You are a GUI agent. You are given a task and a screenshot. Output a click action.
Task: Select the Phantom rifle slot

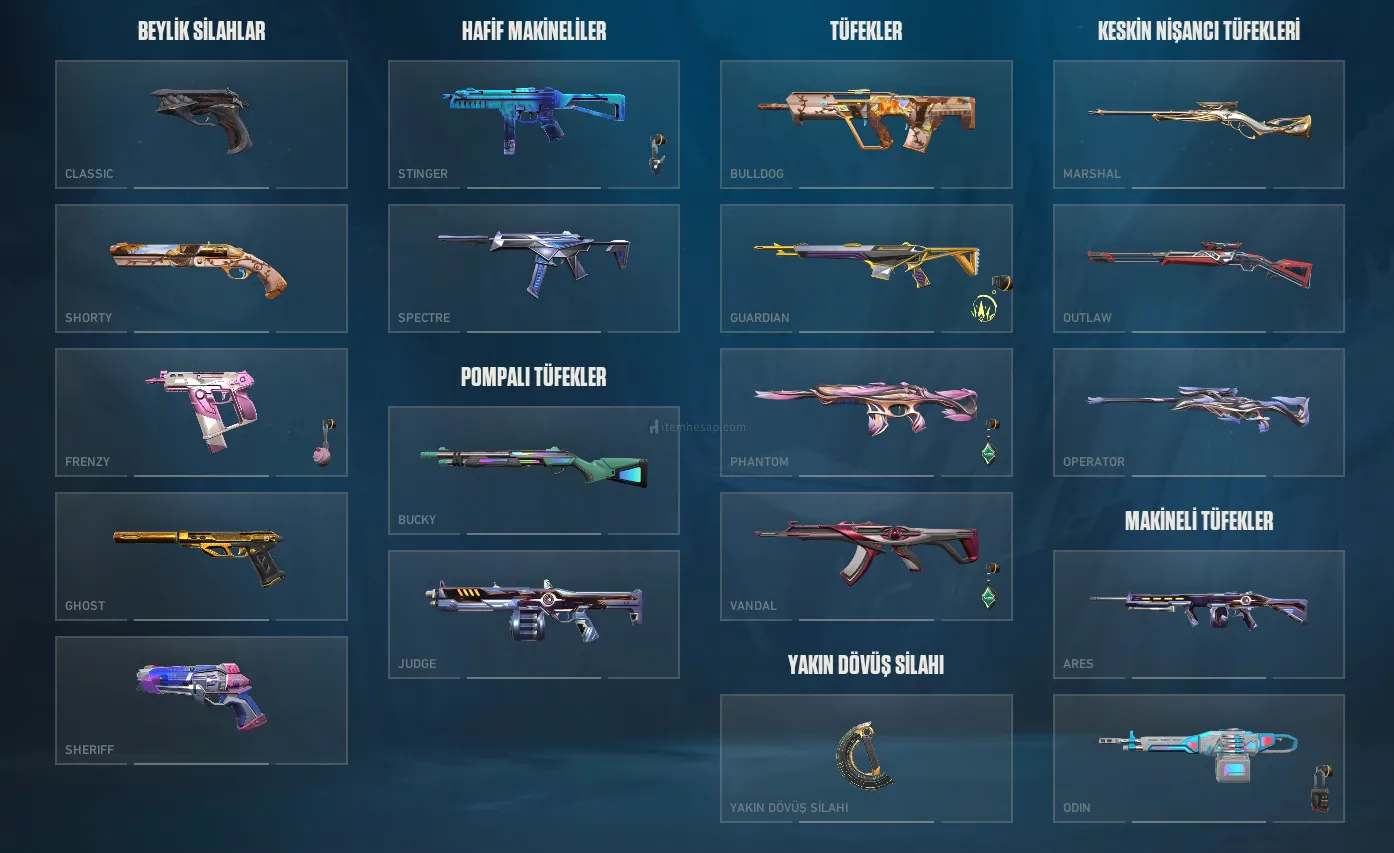tap(866, 412)
